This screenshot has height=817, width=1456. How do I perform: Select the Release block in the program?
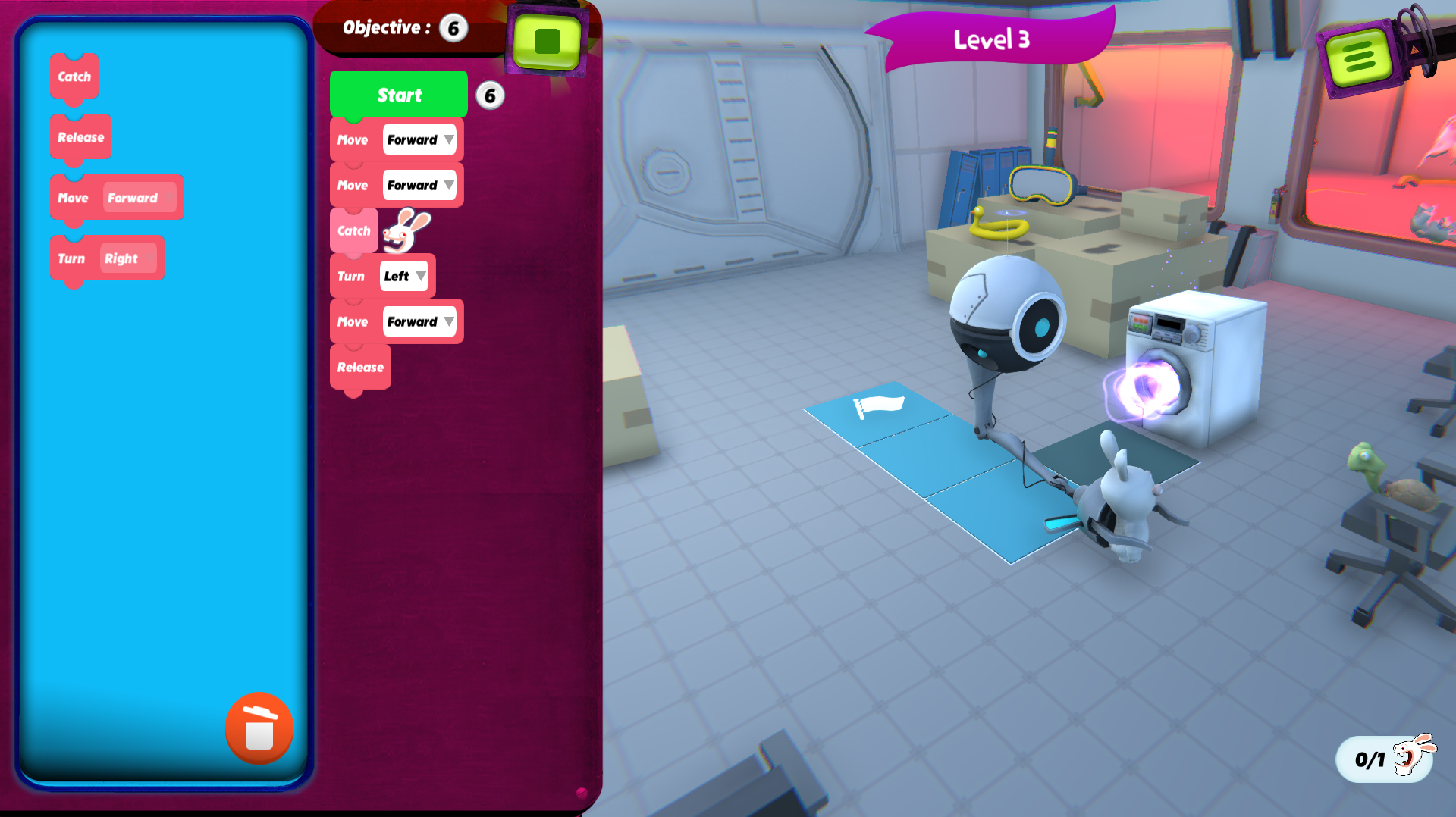360,367
